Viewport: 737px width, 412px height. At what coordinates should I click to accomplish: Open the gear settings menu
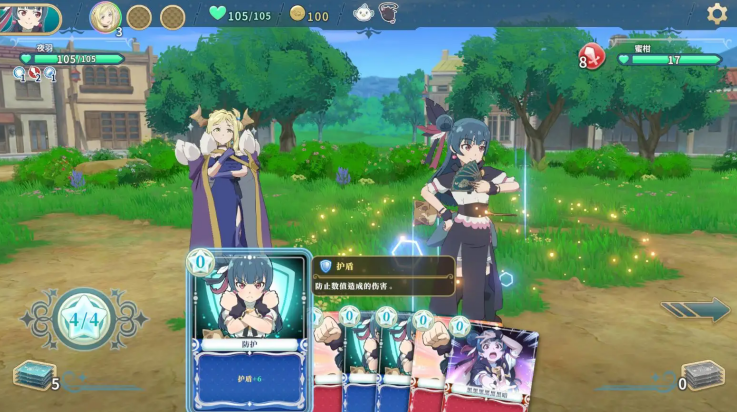pos(716,13)
